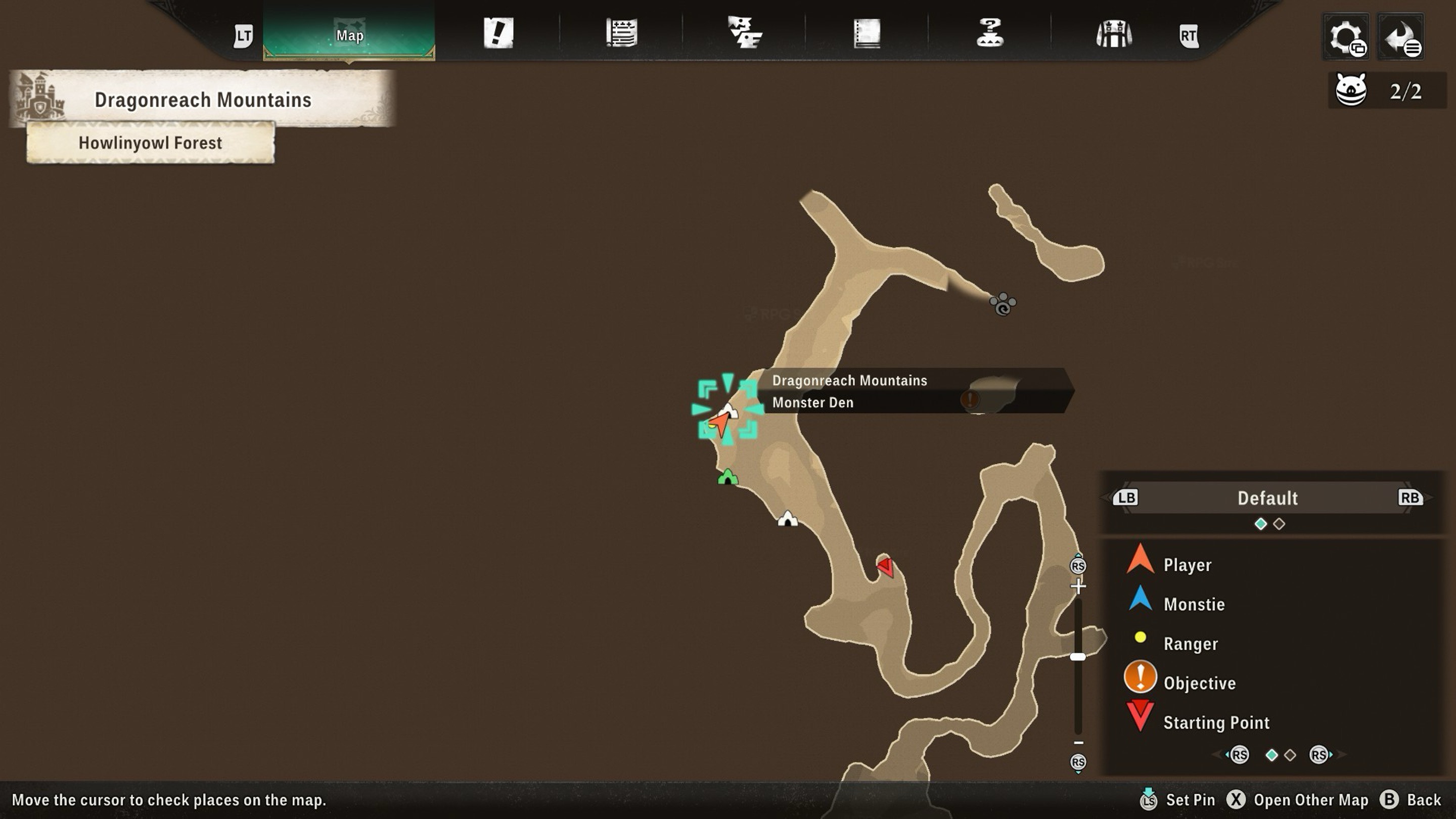The height and width of the screenshot is (819, 1456).
Task: Open the closed book tab
Action: 867,33
